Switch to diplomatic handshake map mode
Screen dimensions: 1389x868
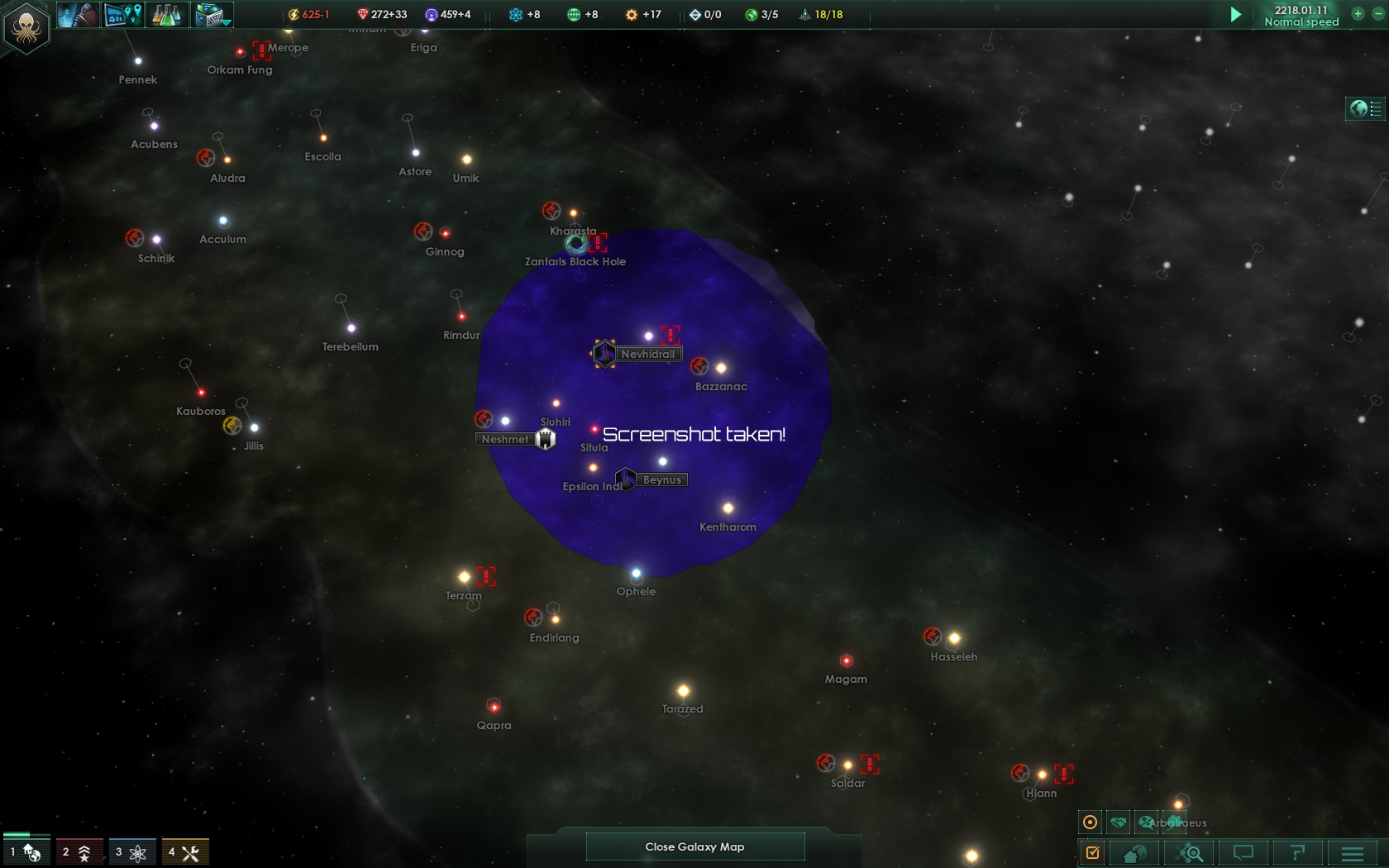pyautogui.click(x=1118, y=823)
